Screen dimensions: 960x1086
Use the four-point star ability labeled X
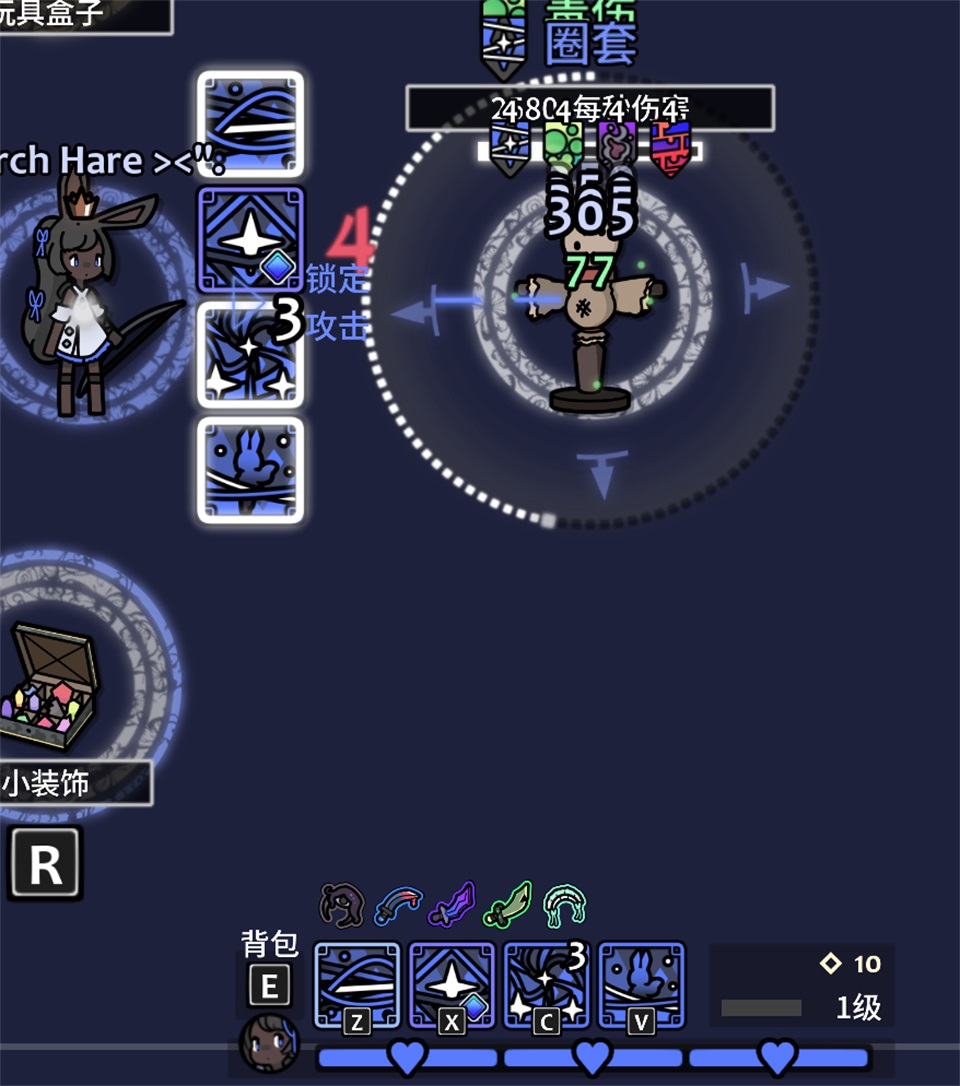point(451,985)
